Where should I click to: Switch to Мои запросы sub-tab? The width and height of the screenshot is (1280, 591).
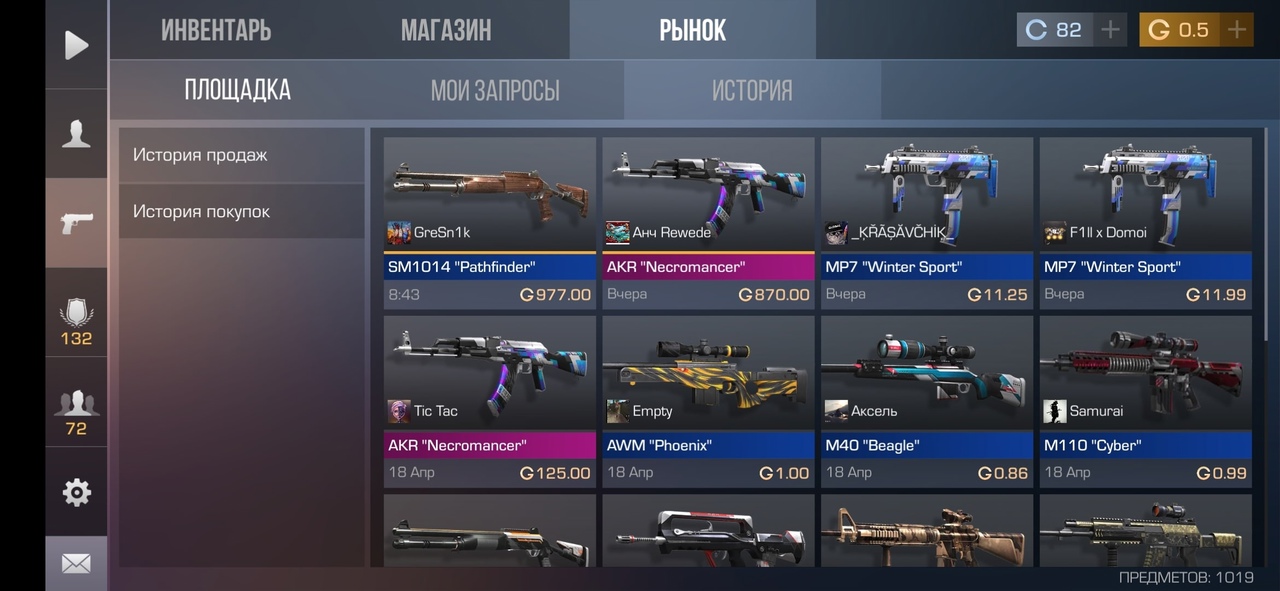coord(495,91)
